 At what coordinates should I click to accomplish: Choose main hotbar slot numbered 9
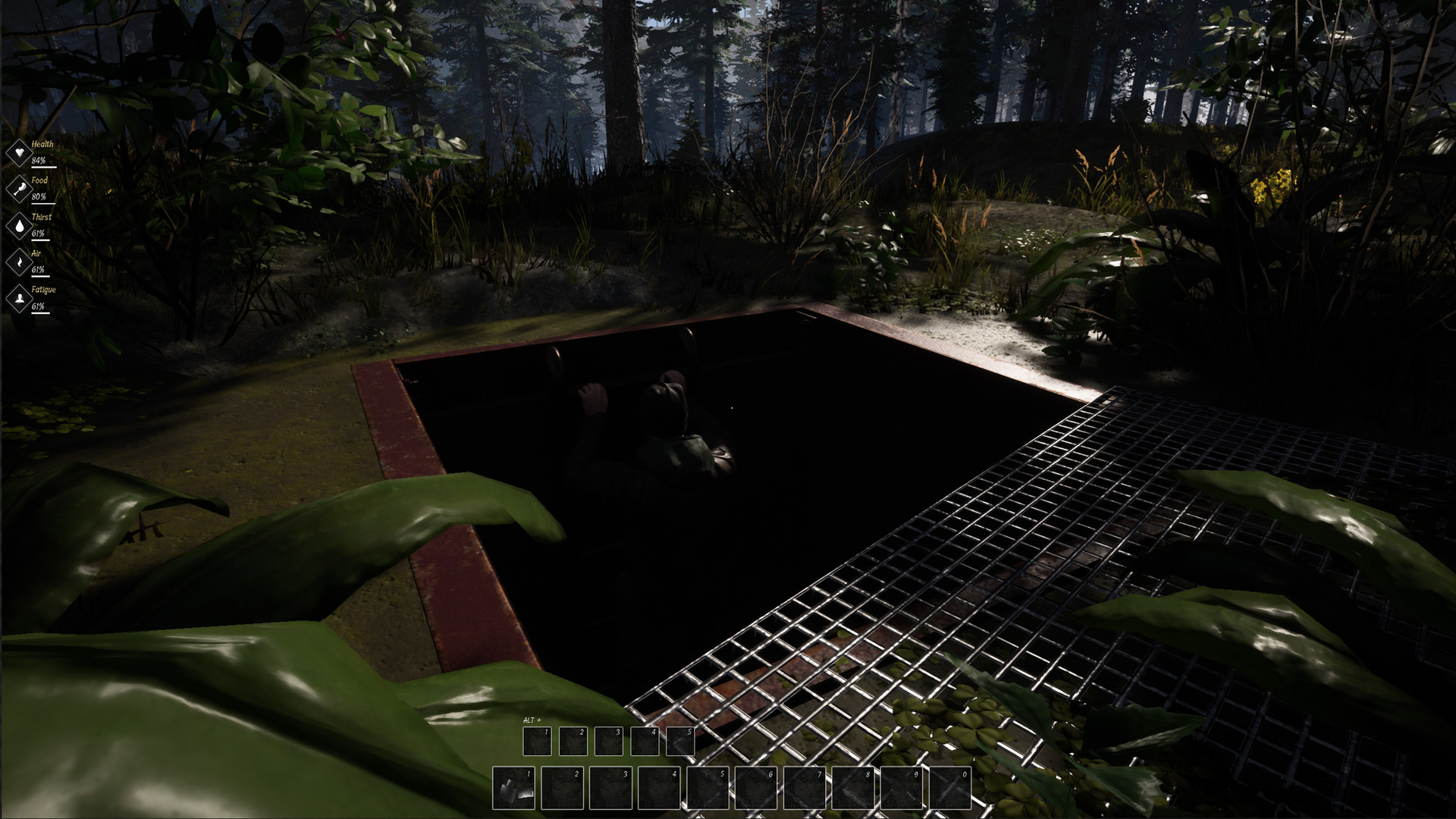(902, 788)
